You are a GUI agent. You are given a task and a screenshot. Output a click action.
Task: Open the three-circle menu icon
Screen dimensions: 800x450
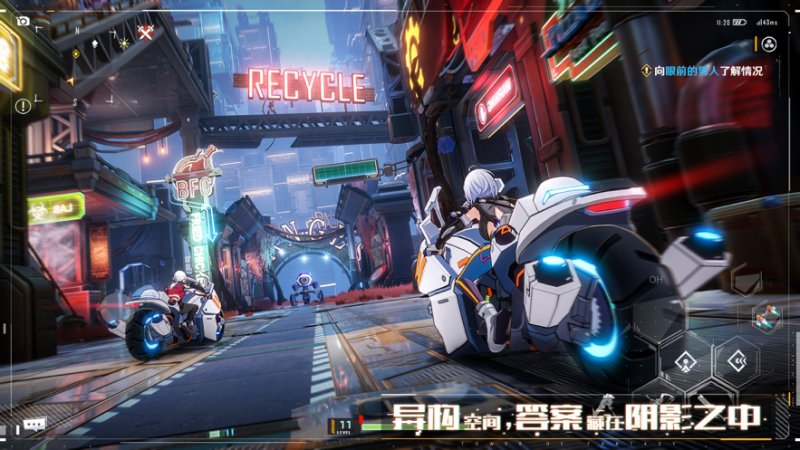(769, 44)
